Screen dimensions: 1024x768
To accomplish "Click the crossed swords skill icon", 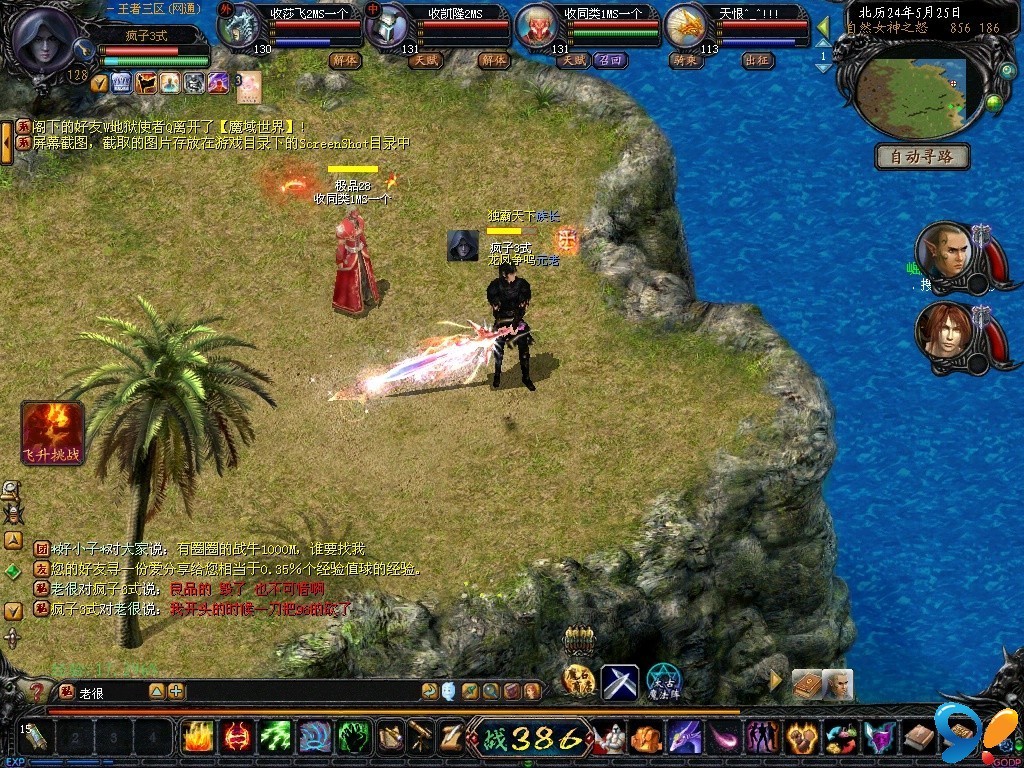I will tap(619, 682).
